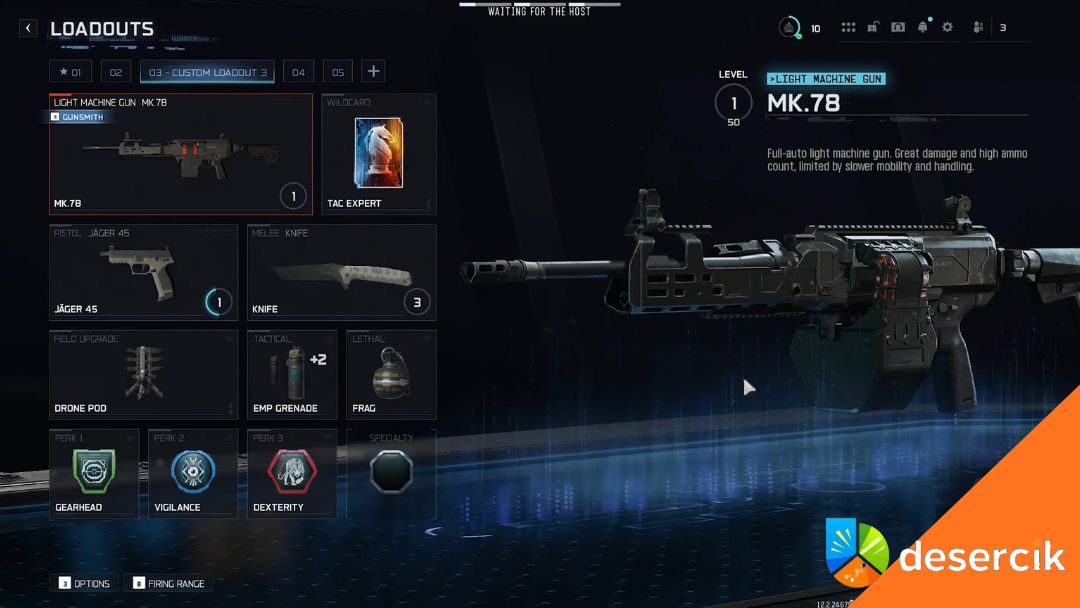Image resolution: width=1080 pixels, height=608 pixels.
Task: Switch to loadout tab 05
Action: pos(338,72)
